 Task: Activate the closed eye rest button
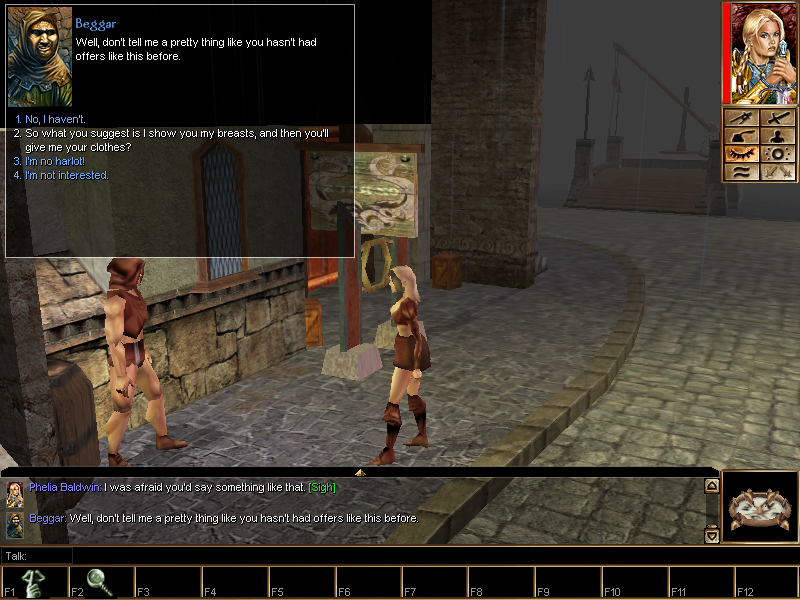click(741, 154)
